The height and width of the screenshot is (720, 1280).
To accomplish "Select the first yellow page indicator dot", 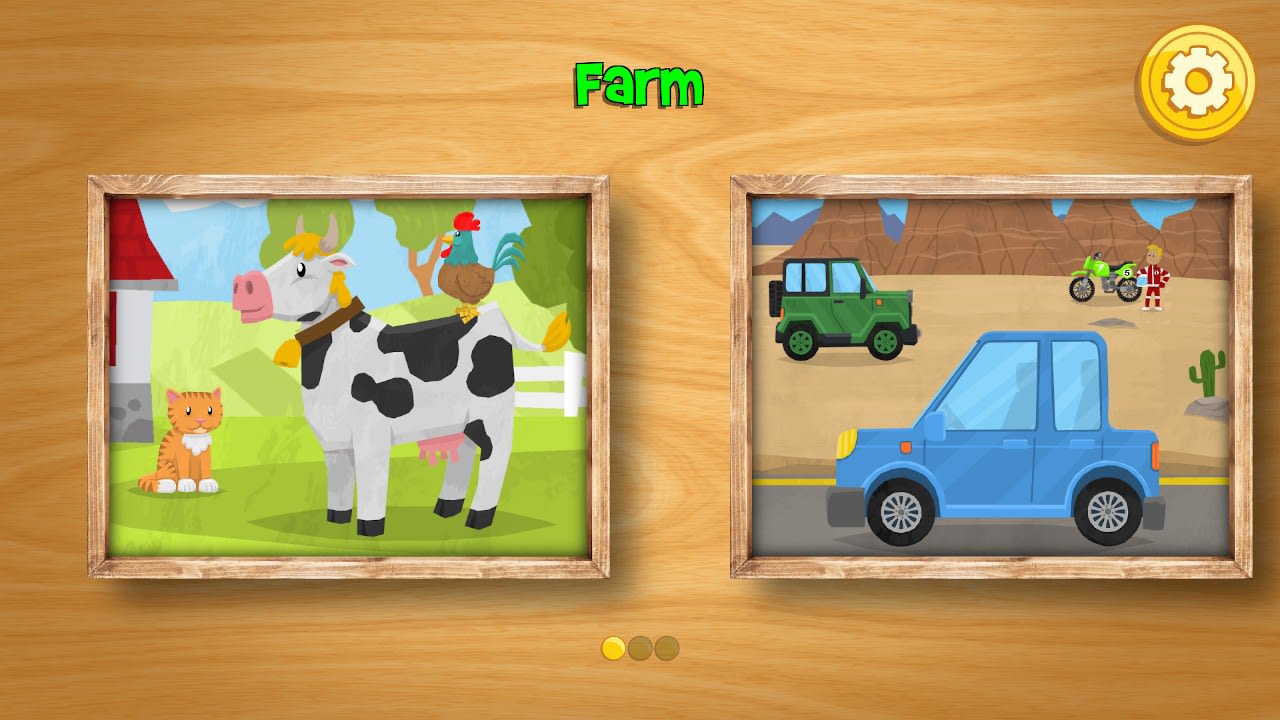I will pyautogui.click(x=613, y=648).
